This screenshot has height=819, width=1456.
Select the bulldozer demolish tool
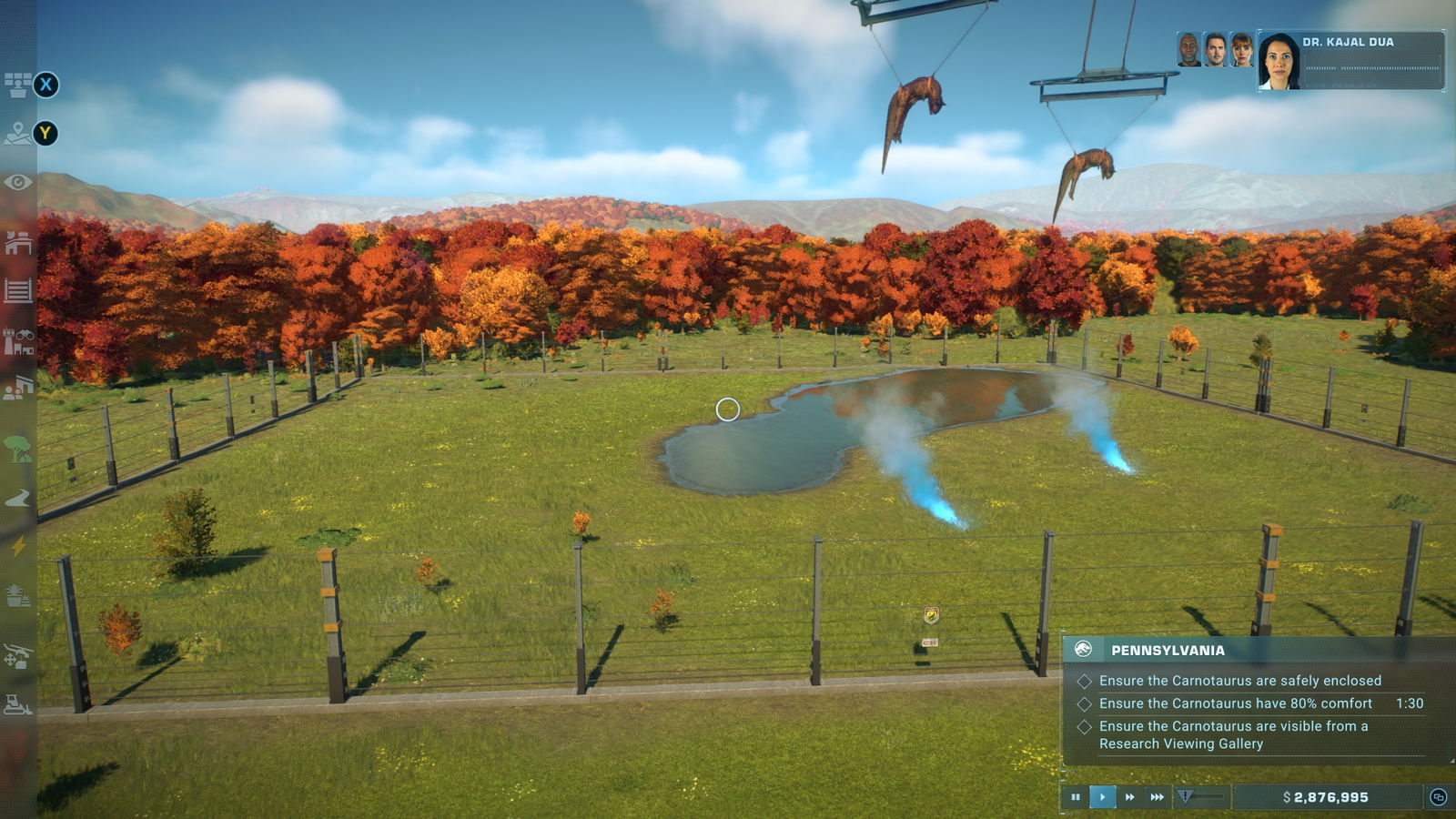17,703
